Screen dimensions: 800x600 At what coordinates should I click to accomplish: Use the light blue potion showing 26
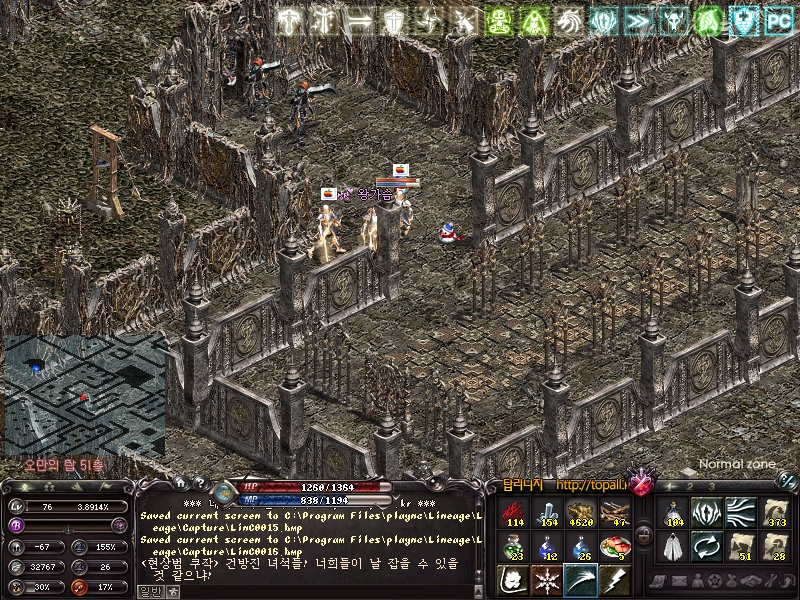pos(581,547)
